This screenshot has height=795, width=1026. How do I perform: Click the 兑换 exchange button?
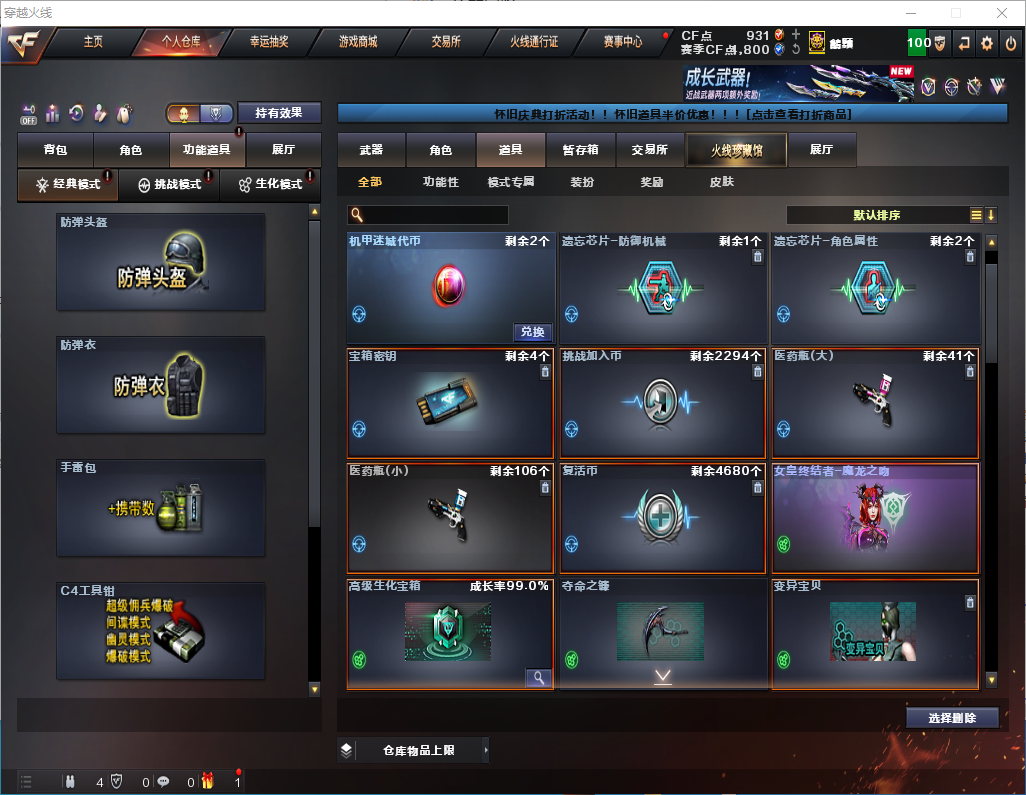[x=533, y=332]
